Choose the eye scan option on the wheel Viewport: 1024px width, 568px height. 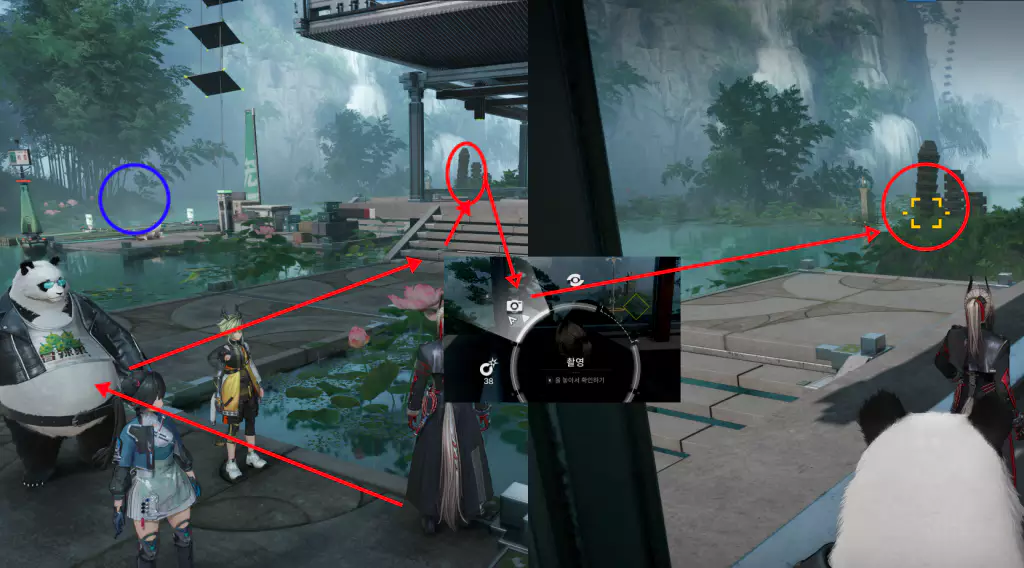[576, 281]
